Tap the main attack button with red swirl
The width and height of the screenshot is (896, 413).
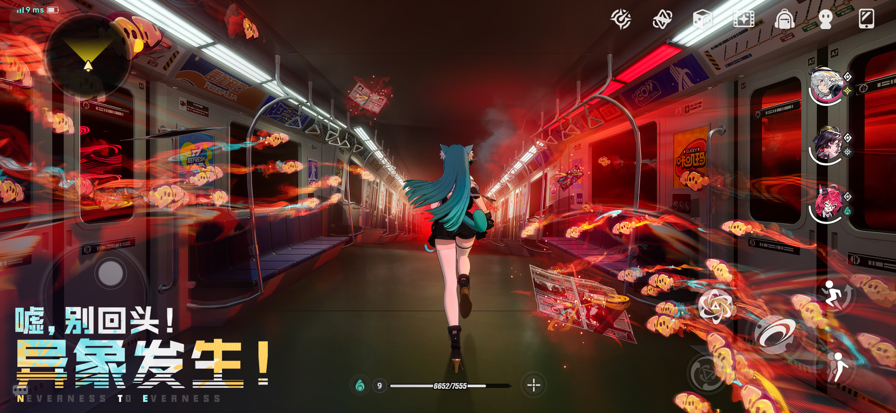pos(773,335)
